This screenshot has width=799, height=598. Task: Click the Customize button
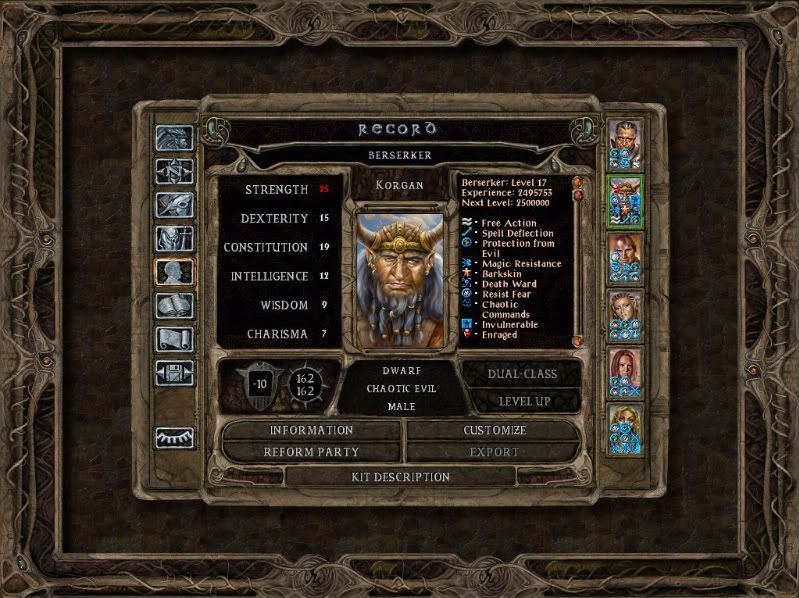click(494, 430)
